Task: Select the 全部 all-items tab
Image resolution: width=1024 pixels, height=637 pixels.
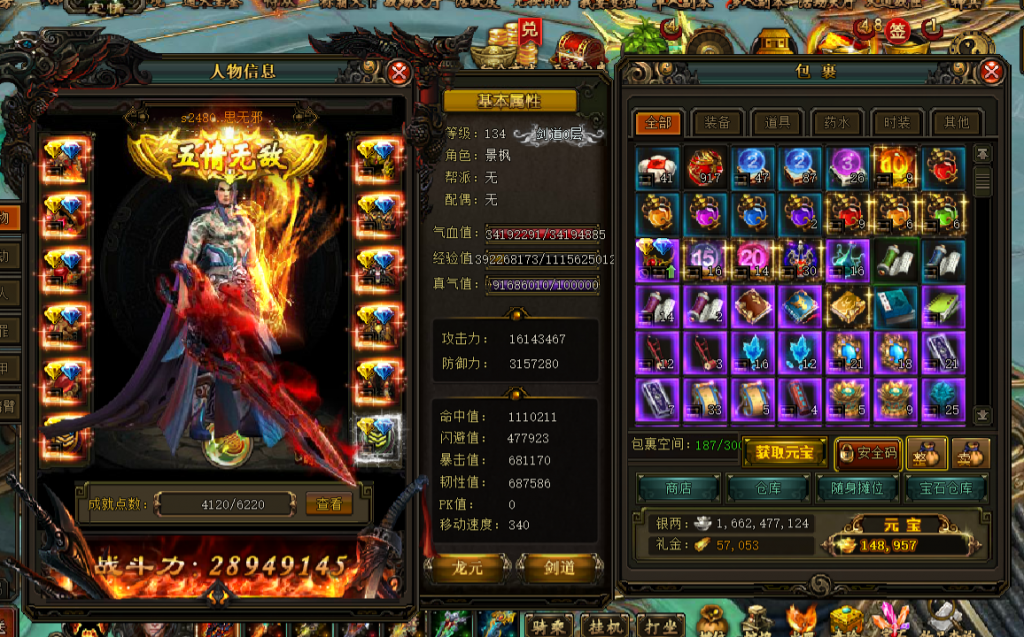Action: (658, 123)
